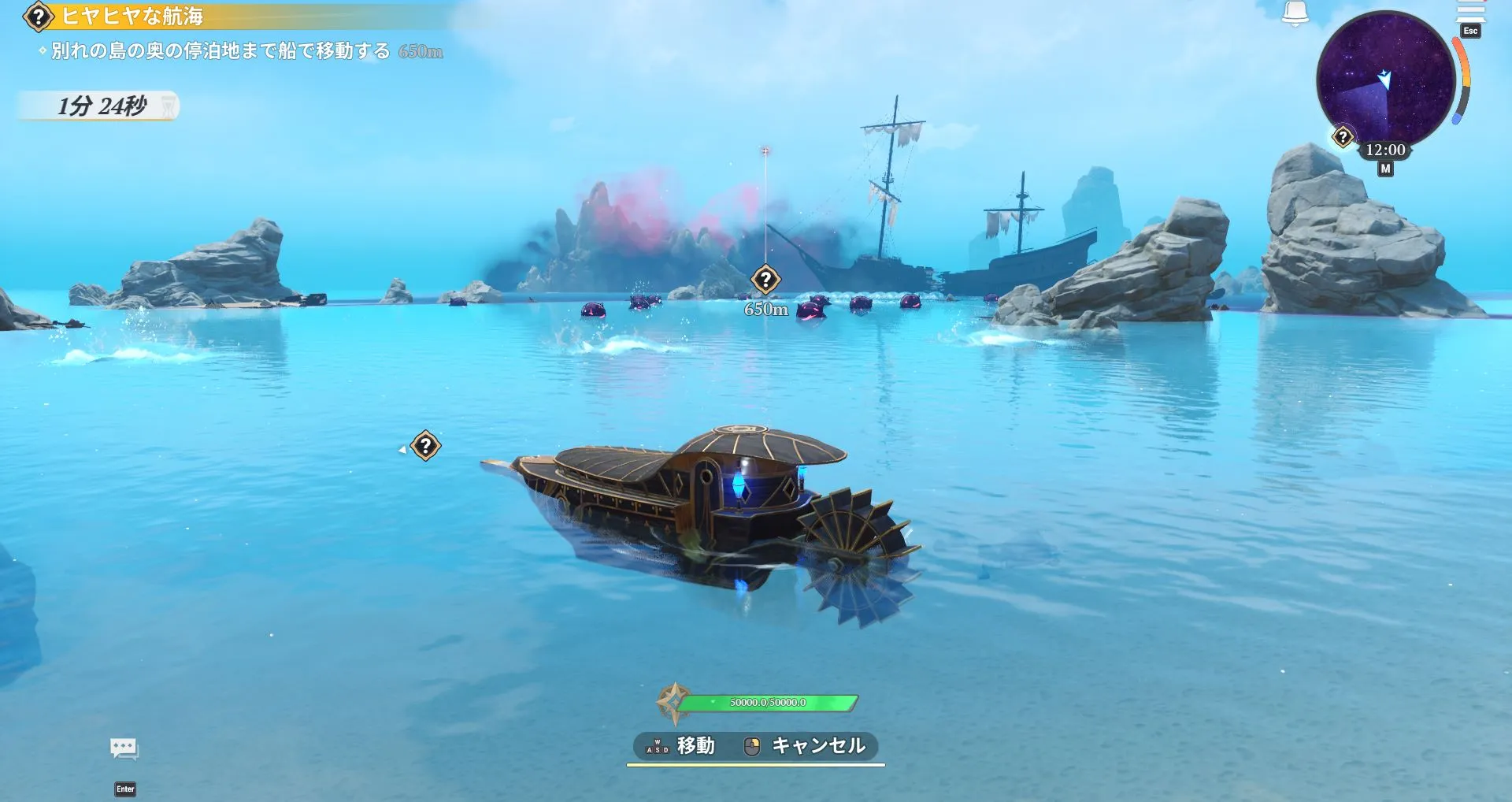Select the quest marker on minimap edge
Viewport: 1512px width, 802px height.
[x=1343, y=137]
